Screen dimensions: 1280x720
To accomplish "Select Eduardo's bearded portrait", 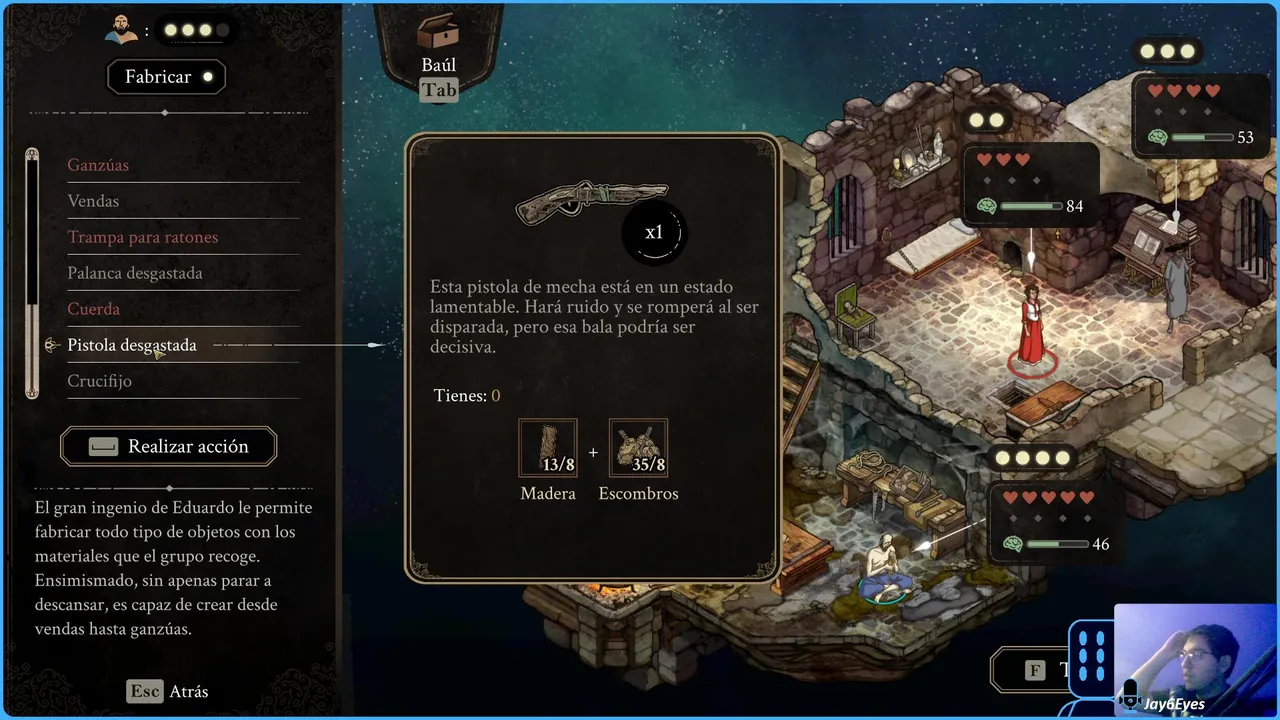I will tap(122, 29).
